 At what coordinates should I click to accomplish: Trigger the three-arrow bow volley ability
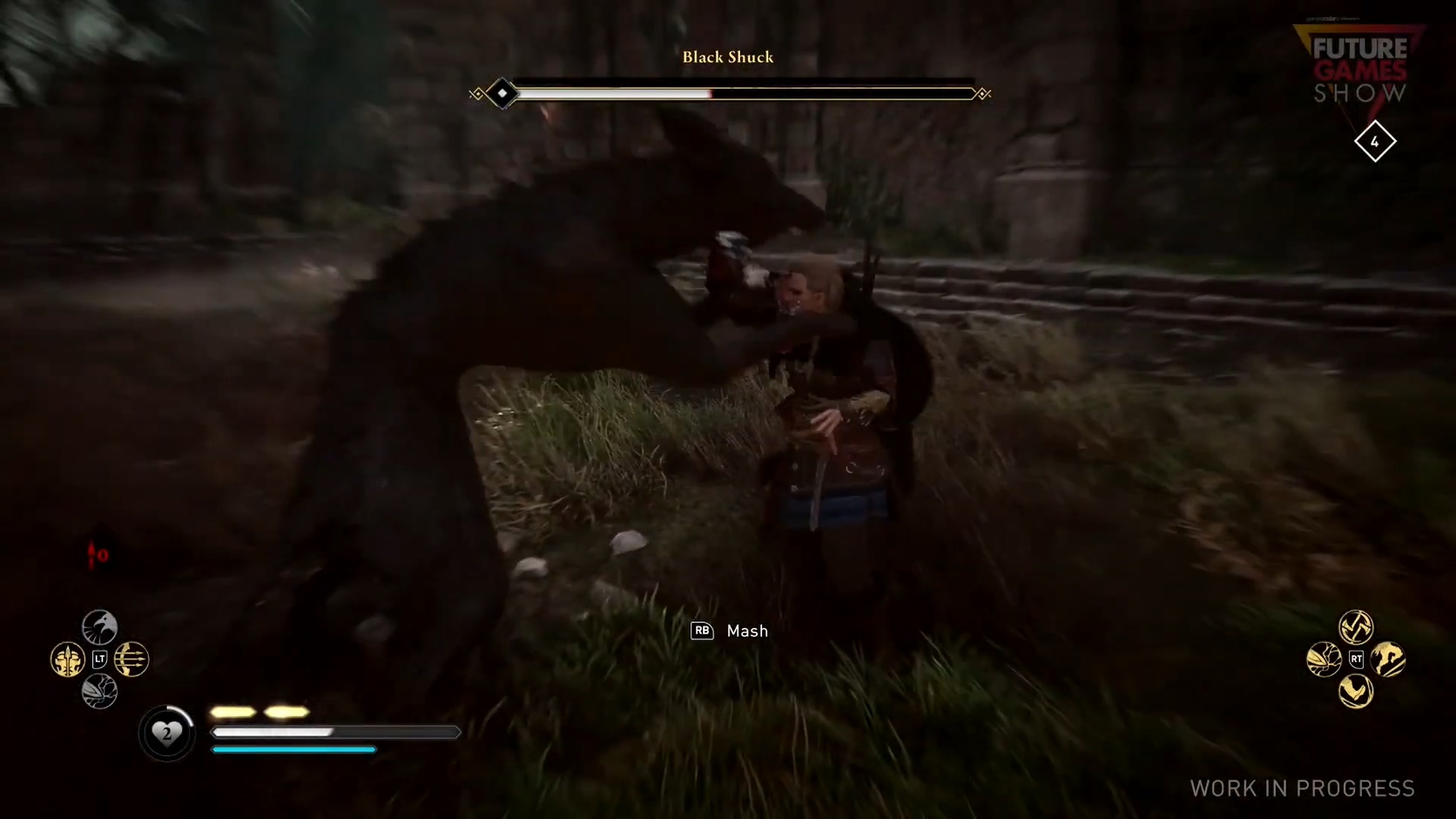point(131,660)
